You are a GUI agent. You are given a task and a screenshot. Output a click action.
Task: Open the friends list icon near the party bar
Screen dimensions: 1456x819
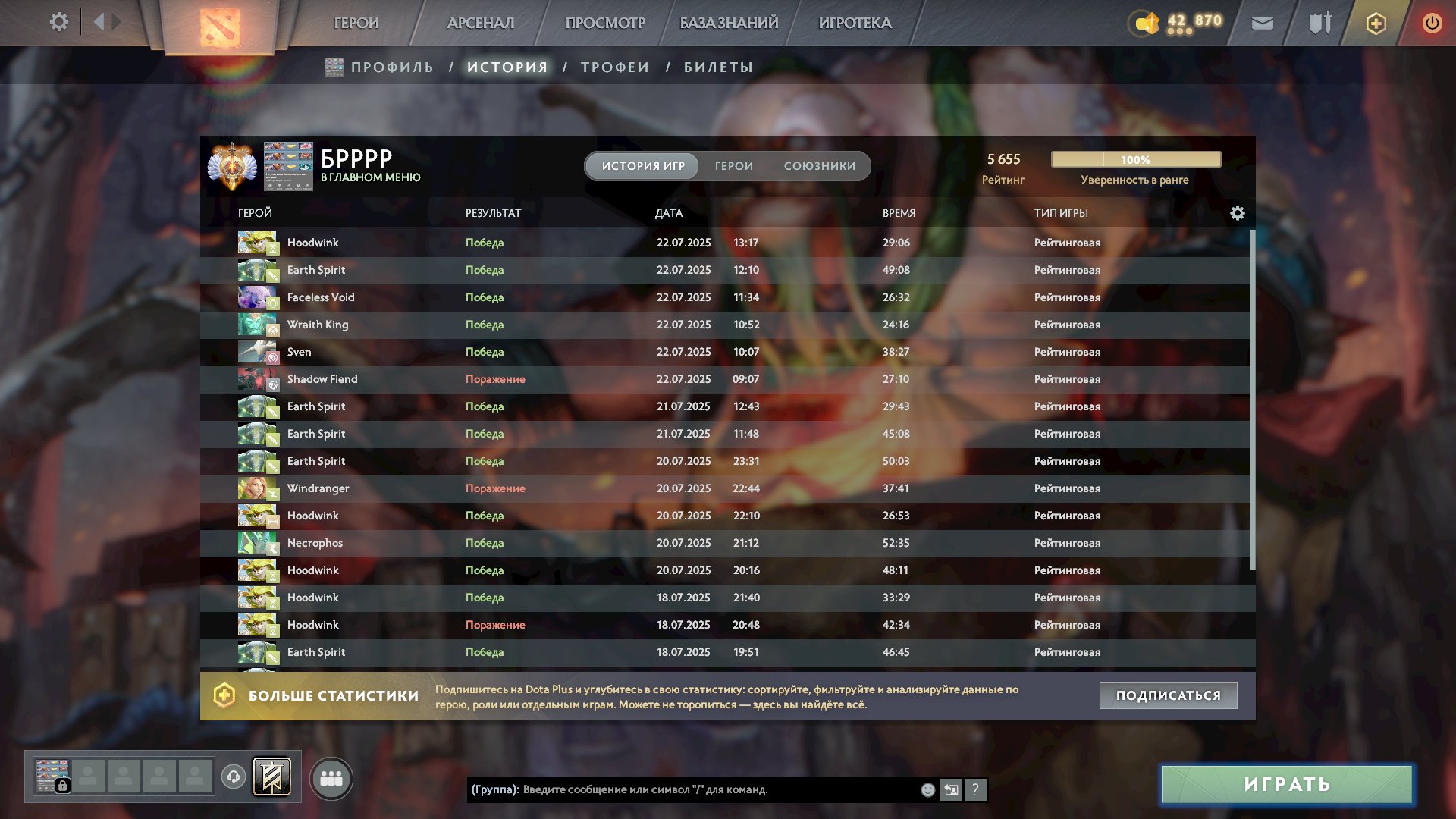point(331,778)
